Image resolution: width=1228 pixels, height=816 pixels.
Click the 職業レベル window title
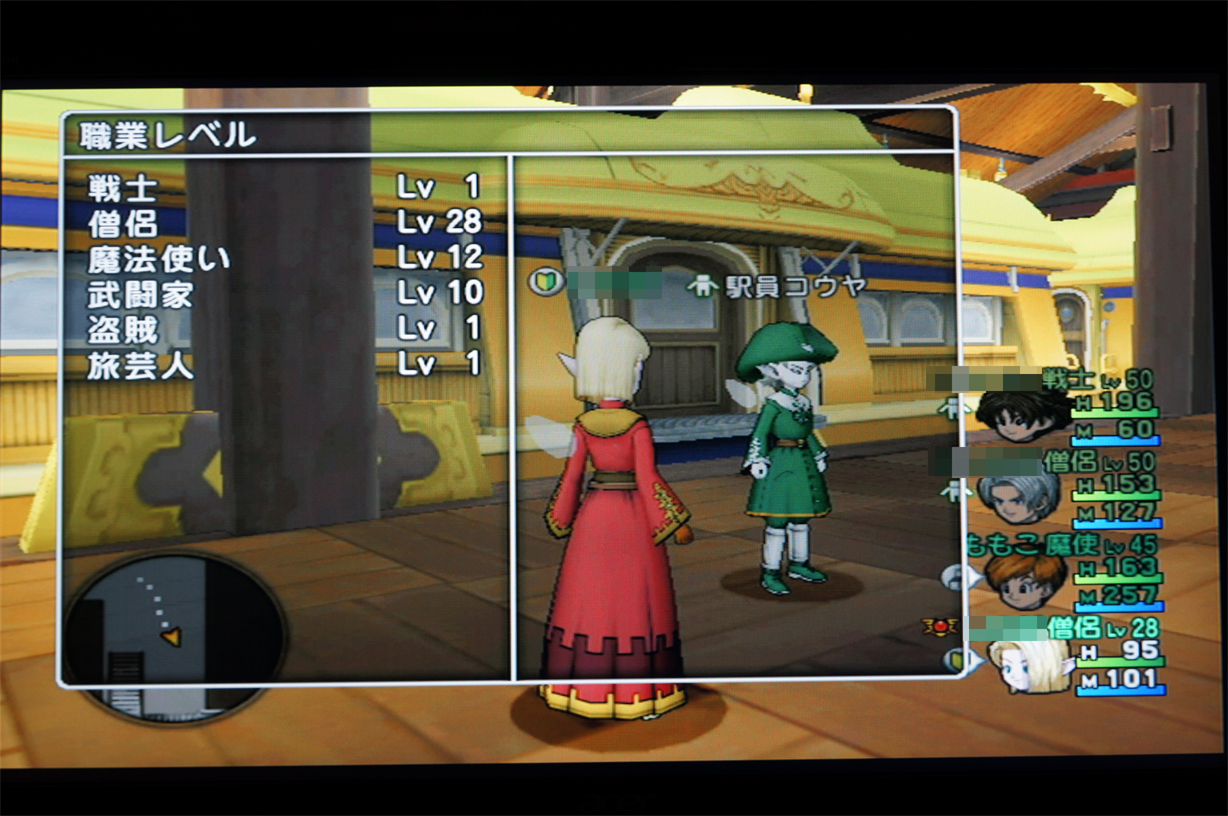tap(159, 135)
